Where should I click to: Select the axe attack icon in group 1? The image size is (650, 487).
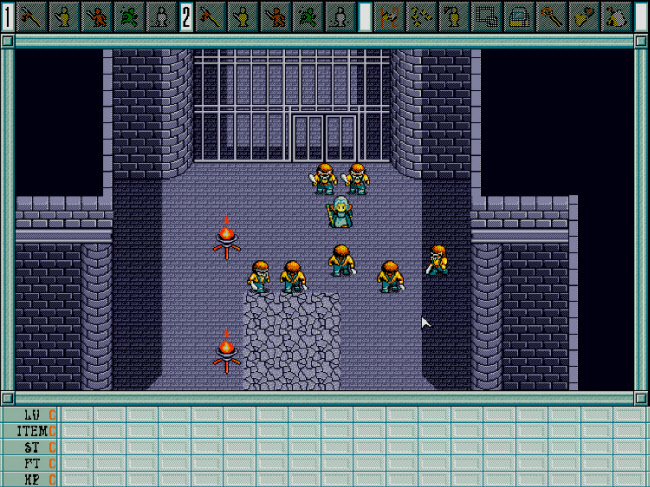34,16
